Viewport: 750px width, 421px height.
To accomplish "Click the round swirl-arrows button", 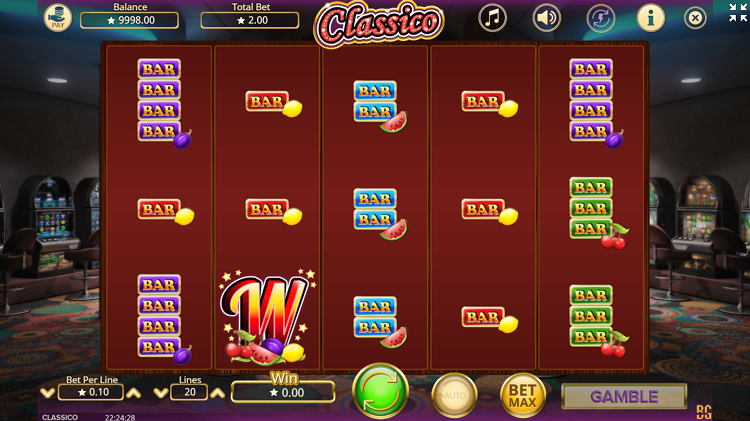I will click(600, 17).
